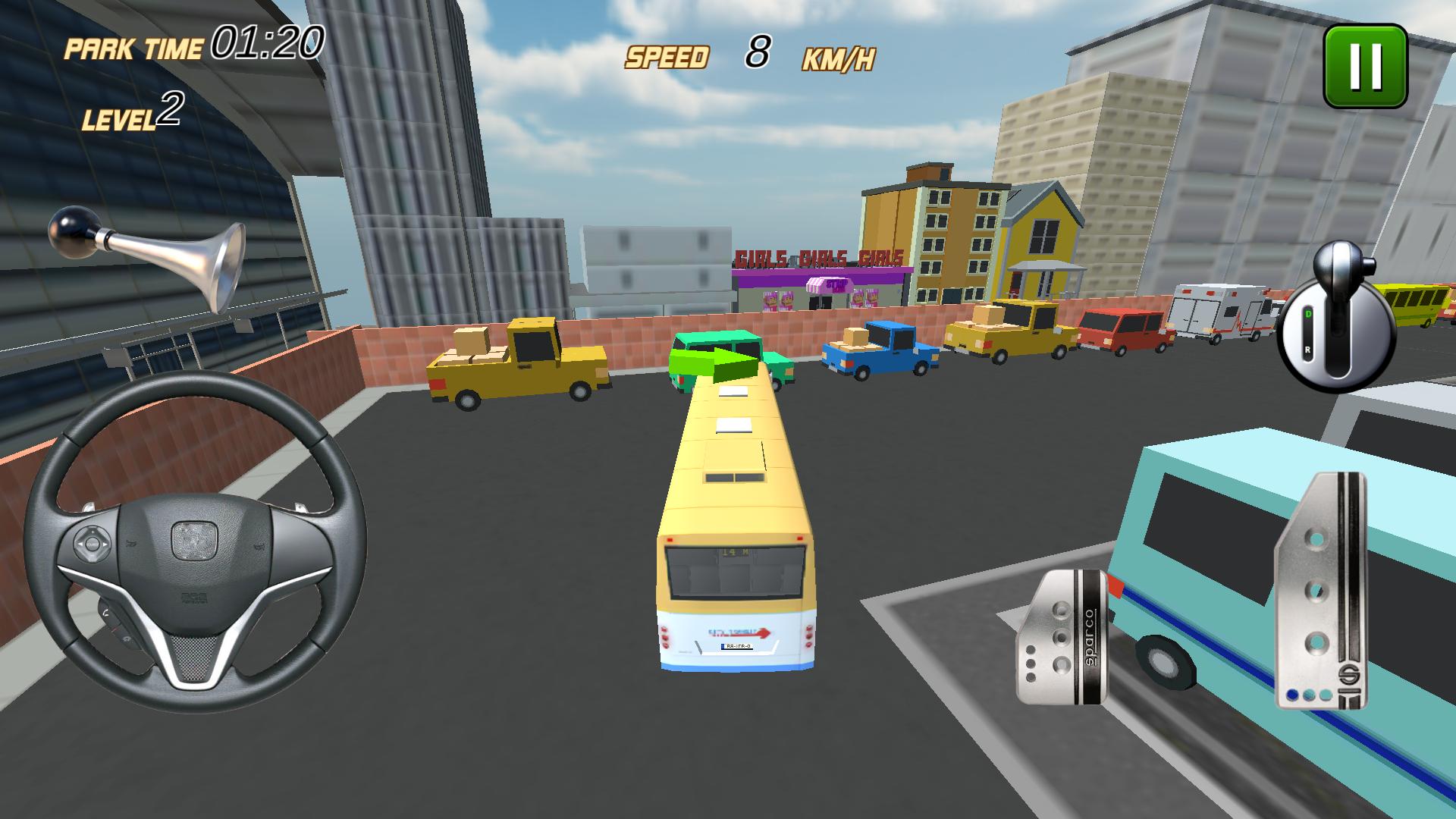
Task: Click the 01:20 timer text
Action: pos(269,42)
